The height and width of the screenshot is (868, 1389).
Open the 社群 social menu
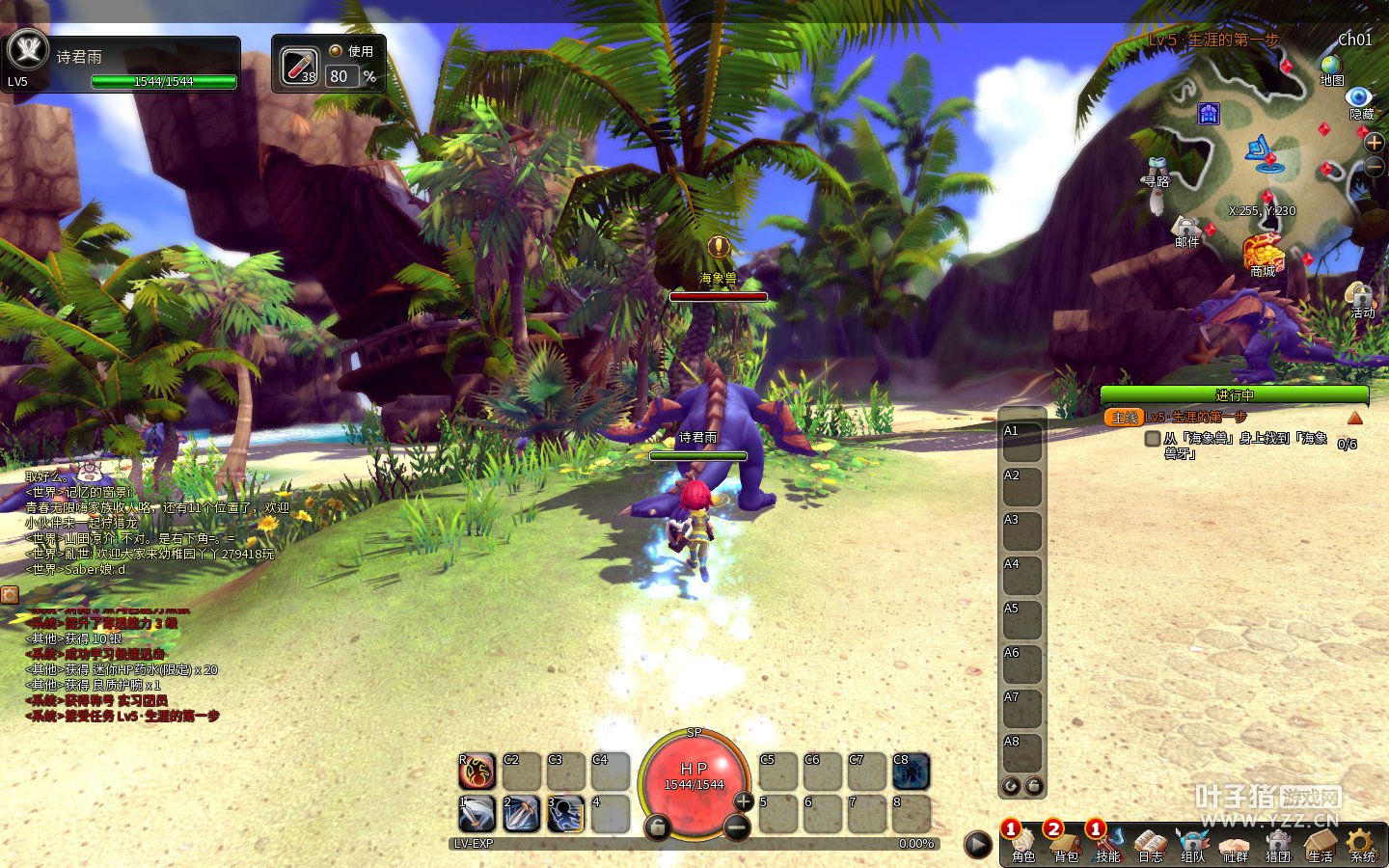click(1236, 843)
